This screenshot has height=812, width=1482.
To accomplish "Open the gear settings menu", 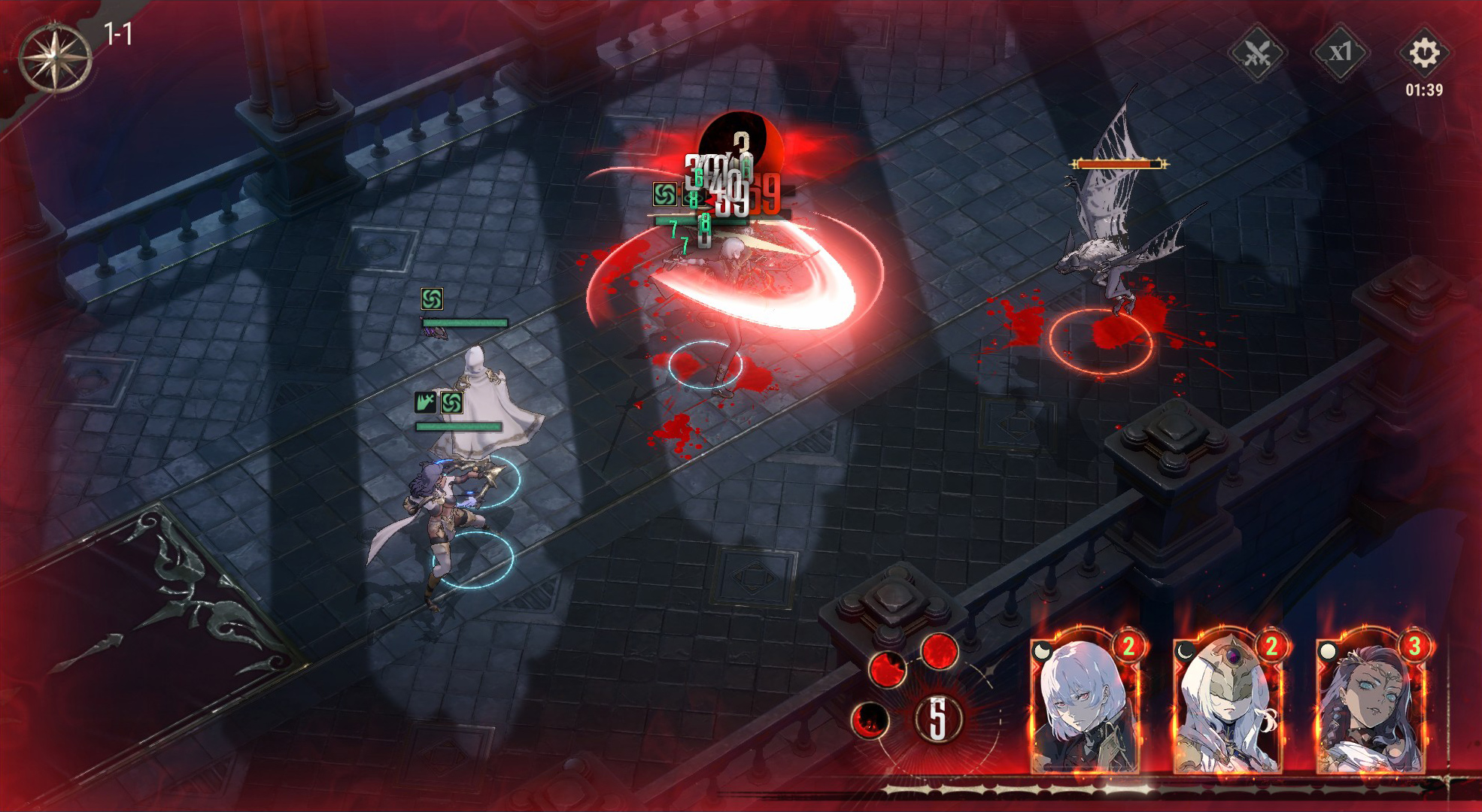I will tap(1423, 53).
